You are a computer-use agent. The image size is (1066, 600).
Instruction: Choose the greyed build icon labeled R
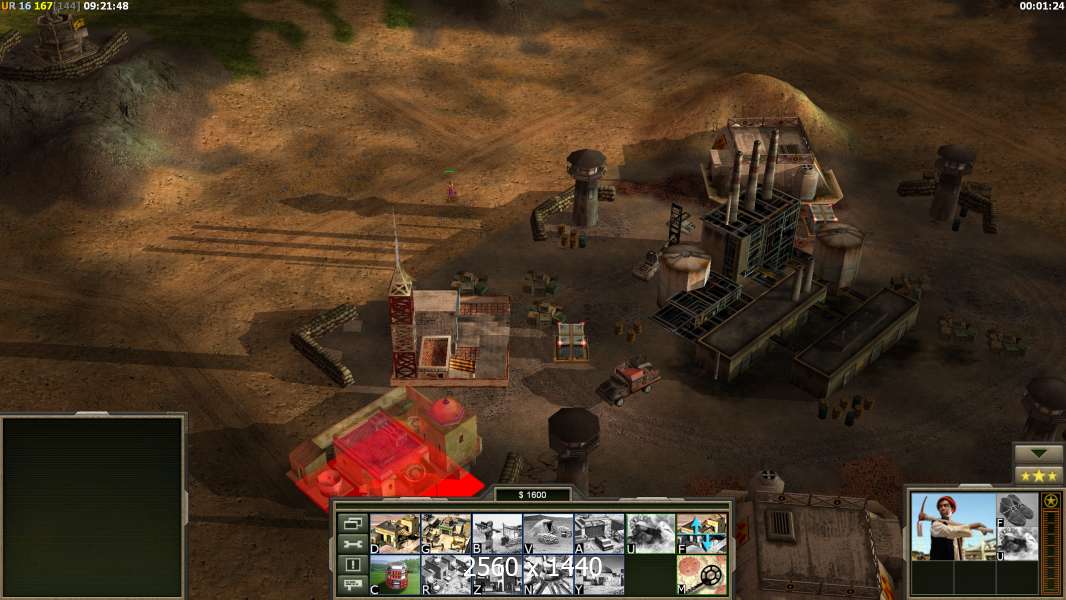click(446, 574)
